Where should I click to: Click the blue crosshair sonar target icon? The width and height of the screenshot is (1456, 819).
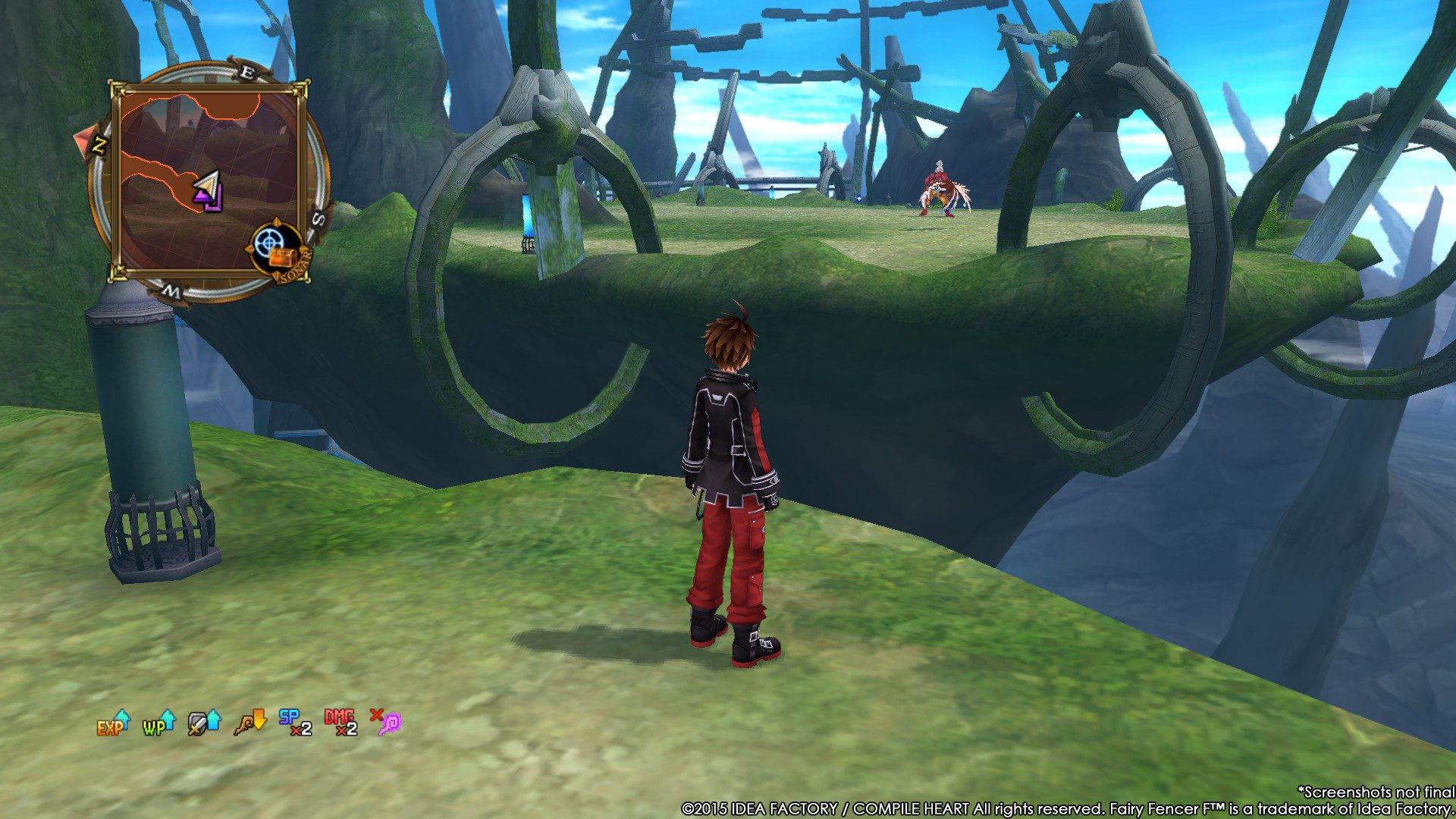(x=269, y=241)
